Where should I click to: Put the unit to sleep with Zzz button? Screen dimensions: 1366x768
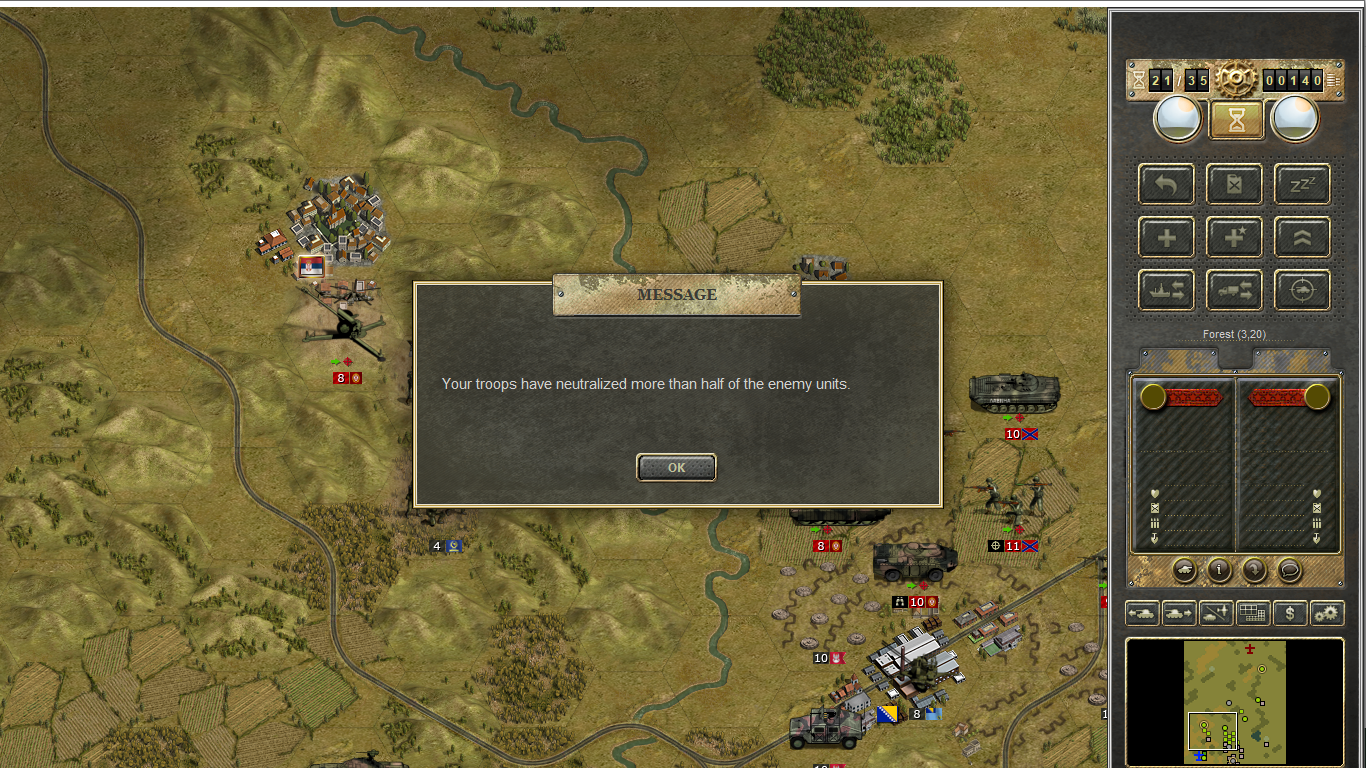pyautogui.click(x=1302, y=185)
